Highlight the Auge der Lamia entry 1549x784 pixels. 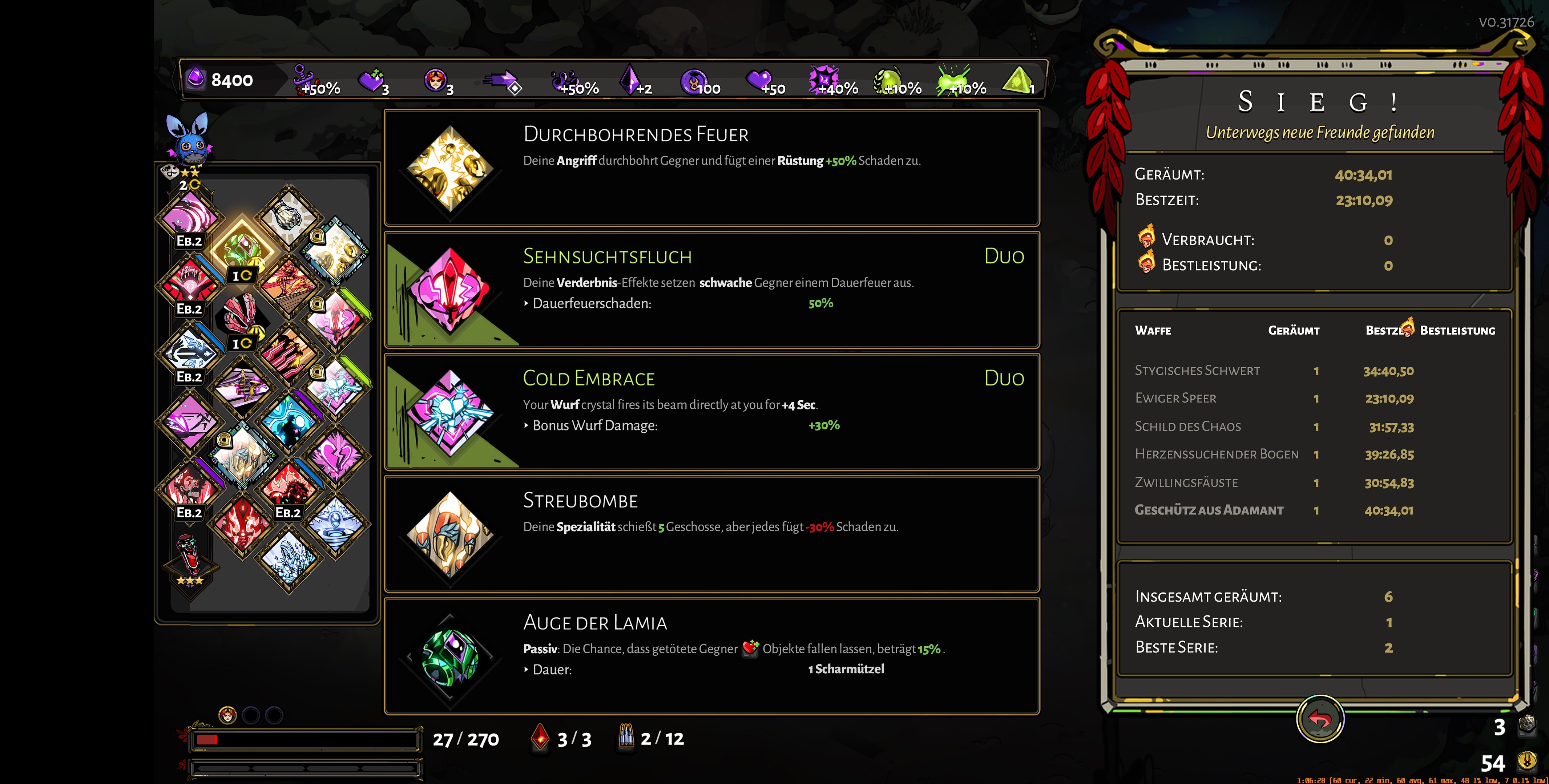click(x=712, y=656)
